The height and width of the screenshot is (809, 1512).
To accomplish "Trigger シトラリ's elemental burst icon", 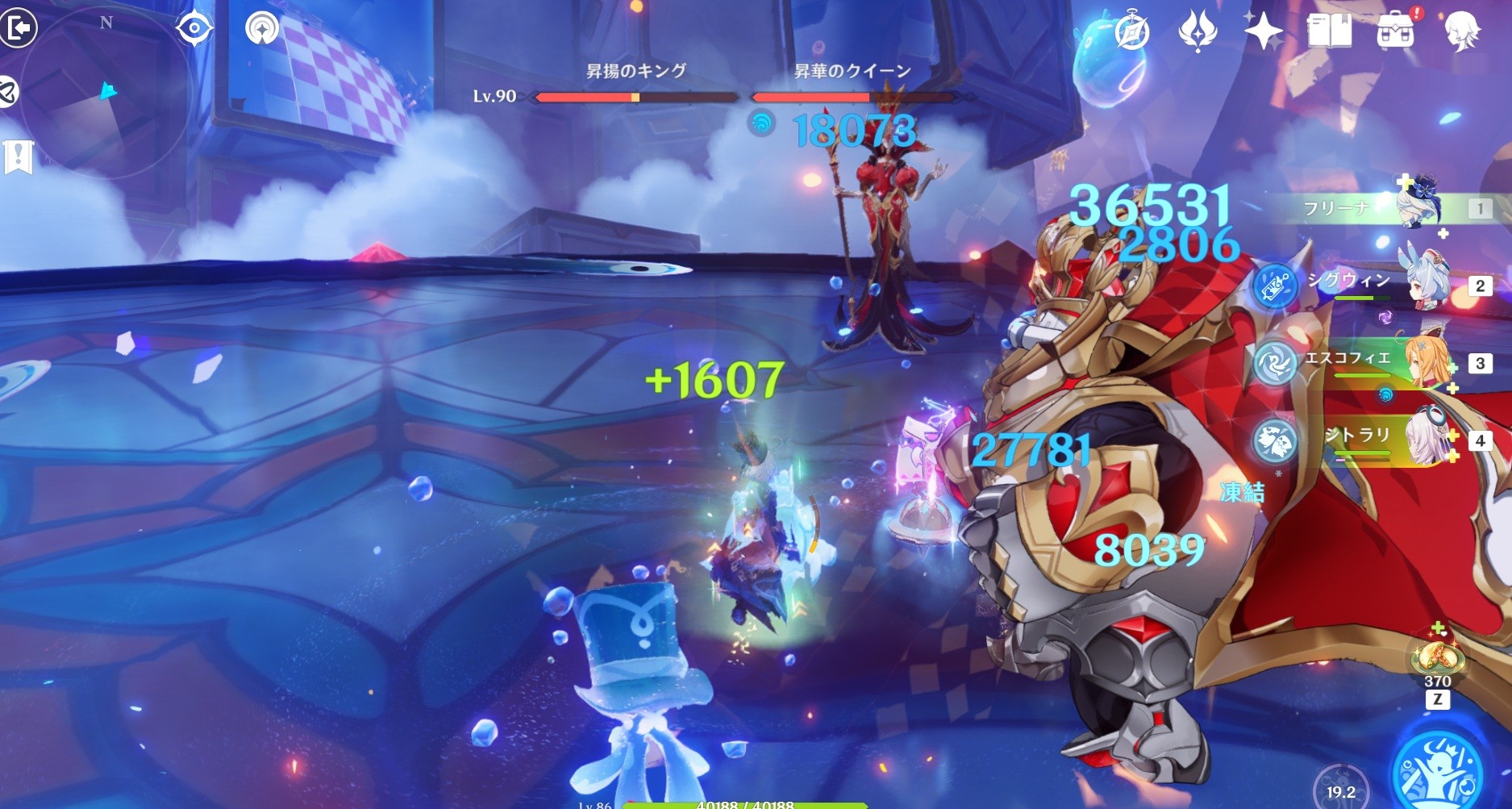I will (1276, 440).
